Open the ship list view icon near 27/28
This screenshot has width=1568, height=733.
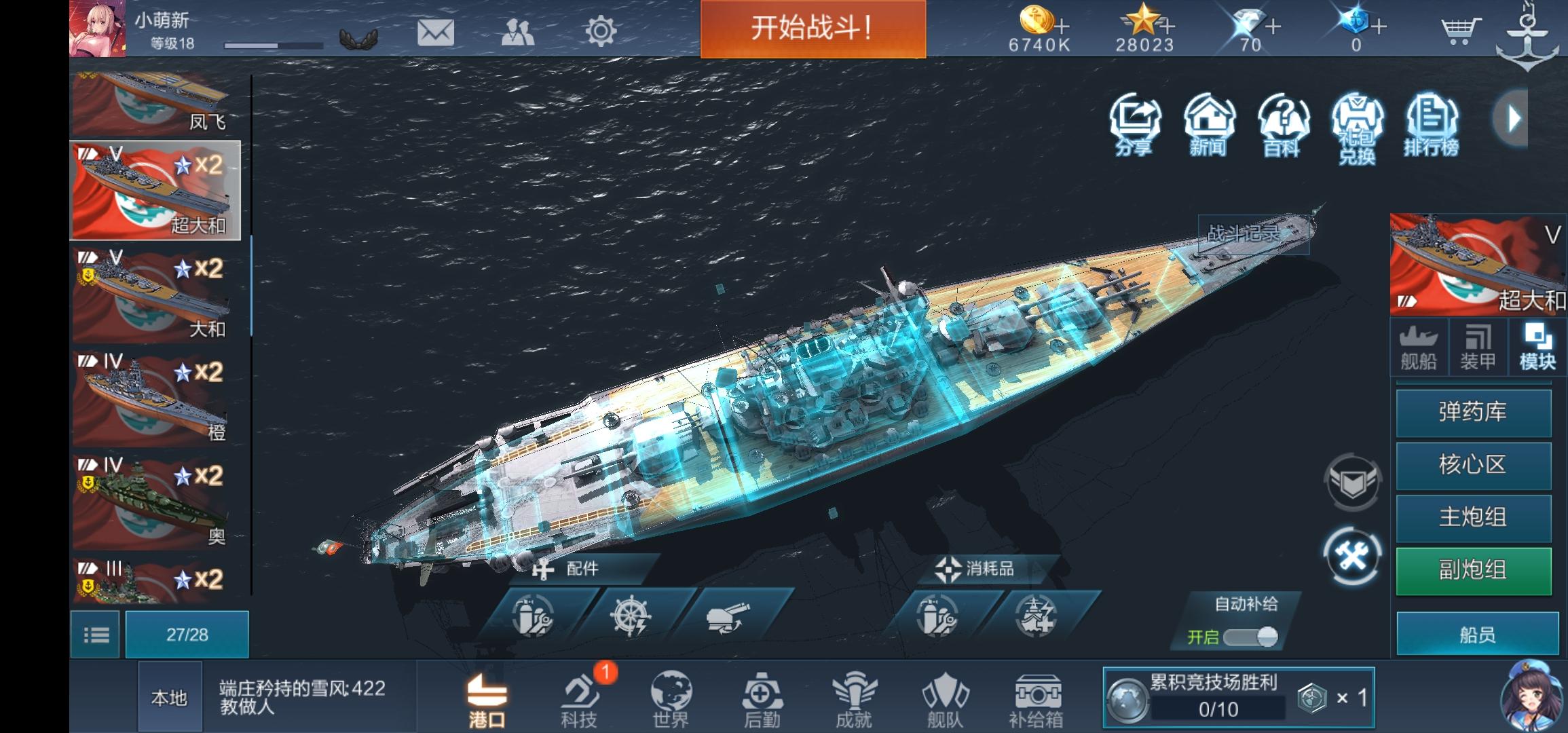(95, 633)
